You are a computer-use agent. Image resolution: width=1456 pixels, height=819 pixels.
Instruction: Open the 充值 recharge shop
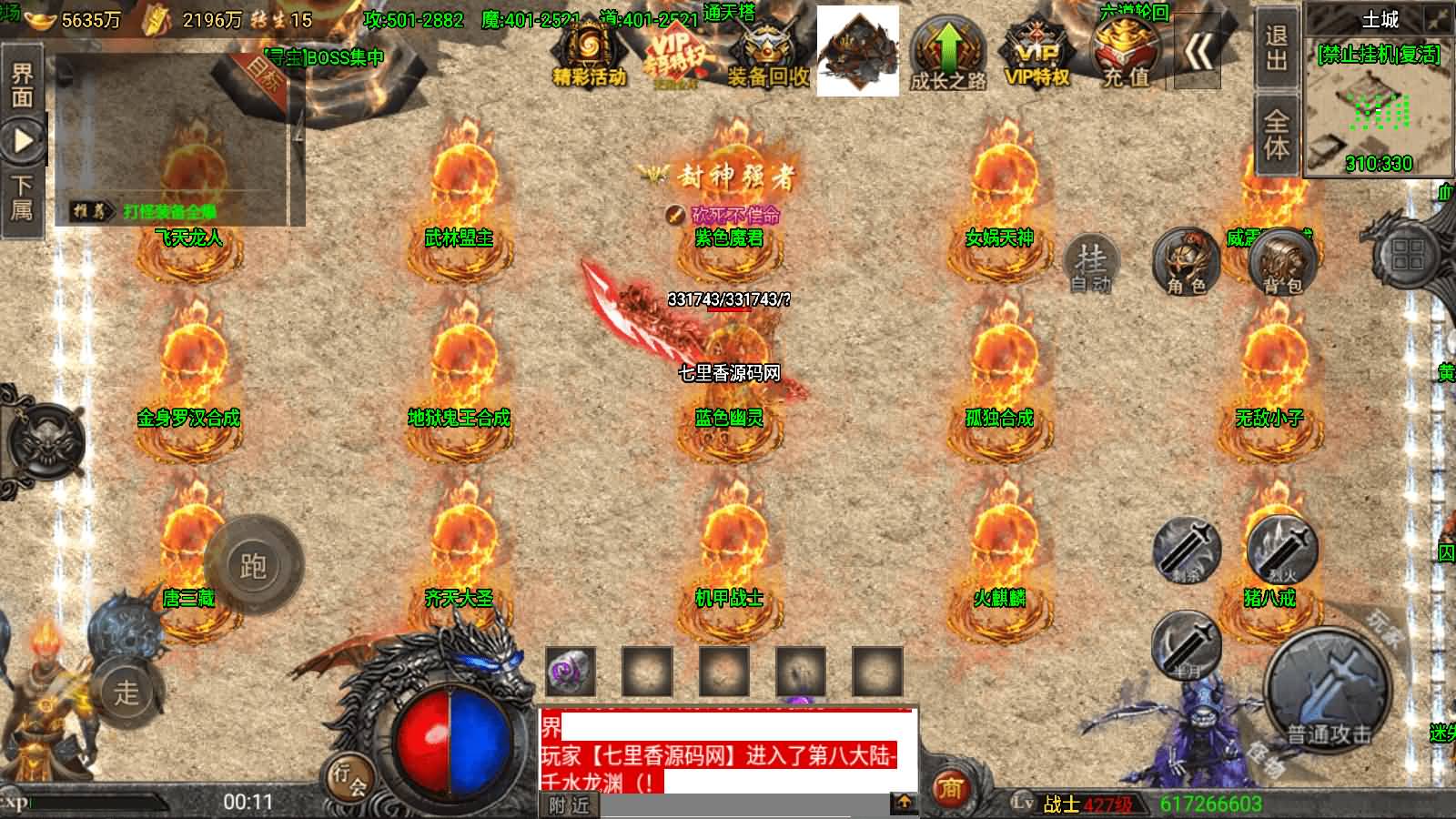click(1127, 53)
